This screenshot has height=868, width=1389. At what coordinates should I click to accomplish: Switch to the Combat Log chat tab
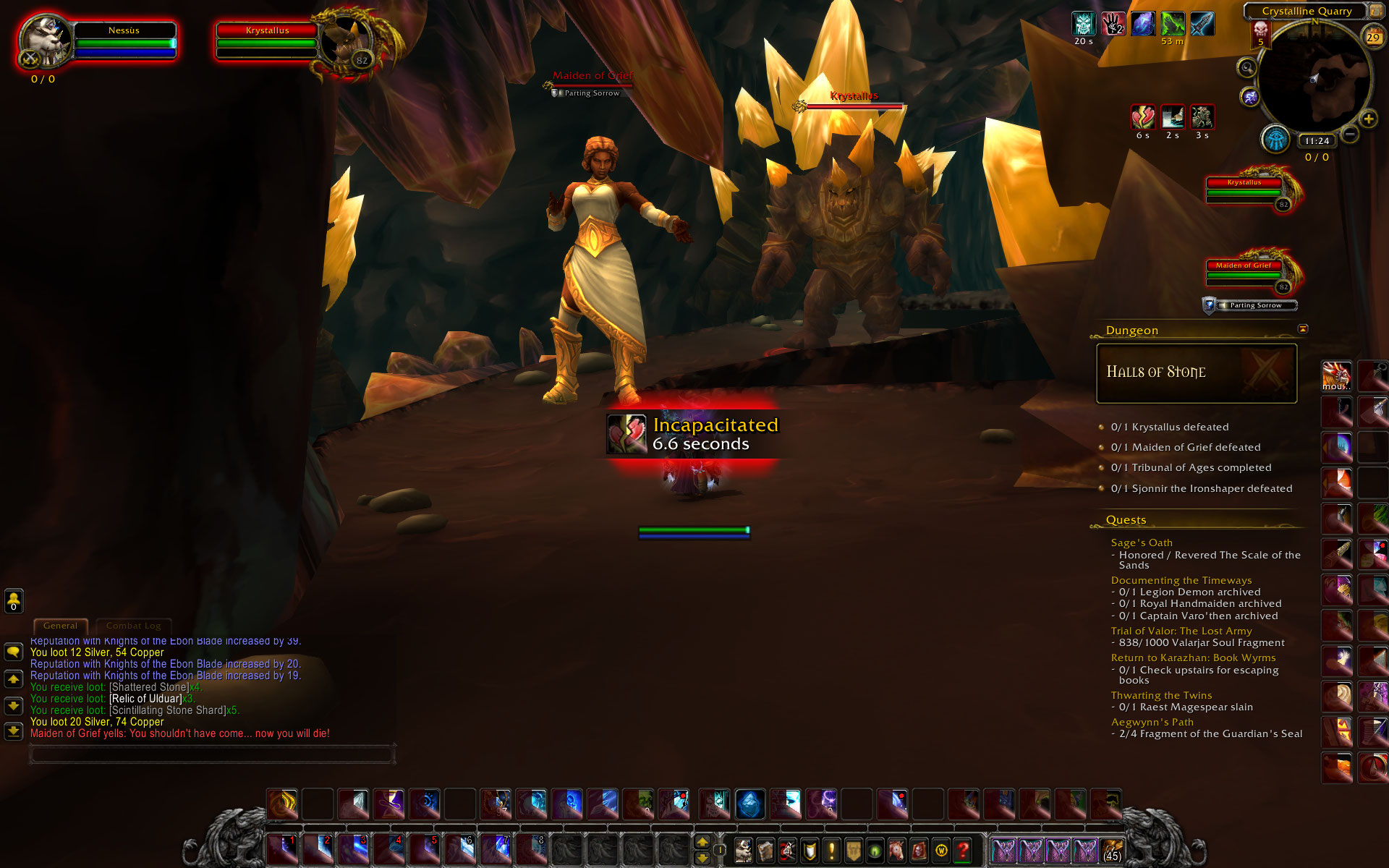(x=134, y=626)
